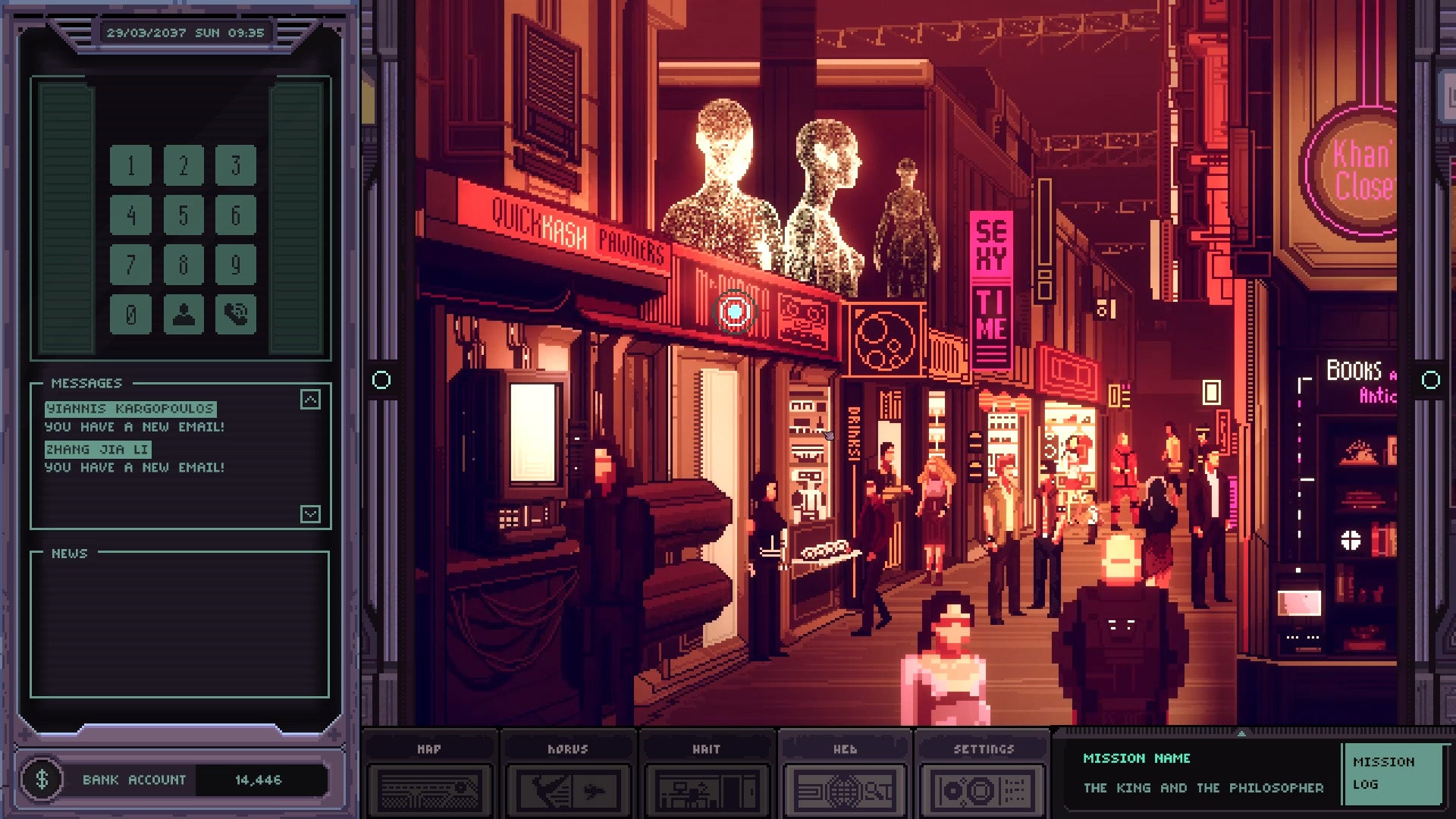The width and height of the screenshot is (1456, 819).
Task: Launch the Web browser icon
Action: (x=843, y=775)
